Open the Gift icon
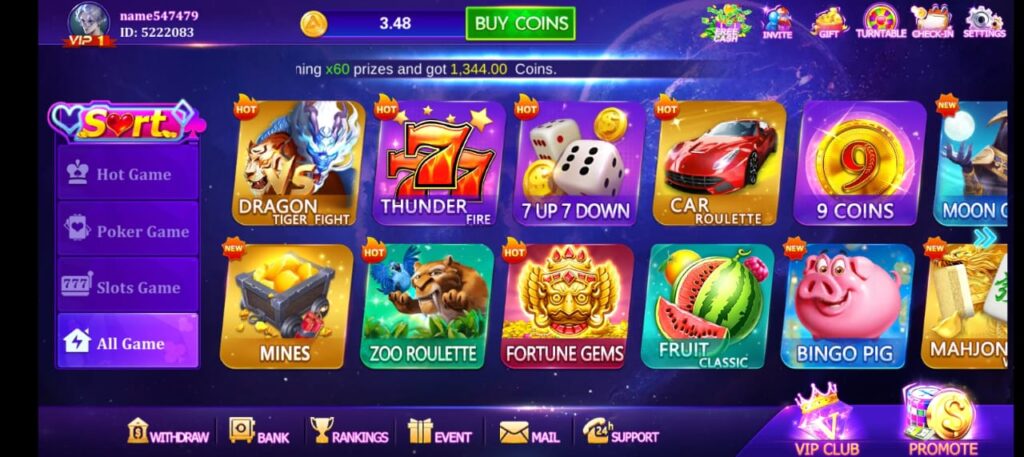The image size is (1024, 457). click(828, 21)
